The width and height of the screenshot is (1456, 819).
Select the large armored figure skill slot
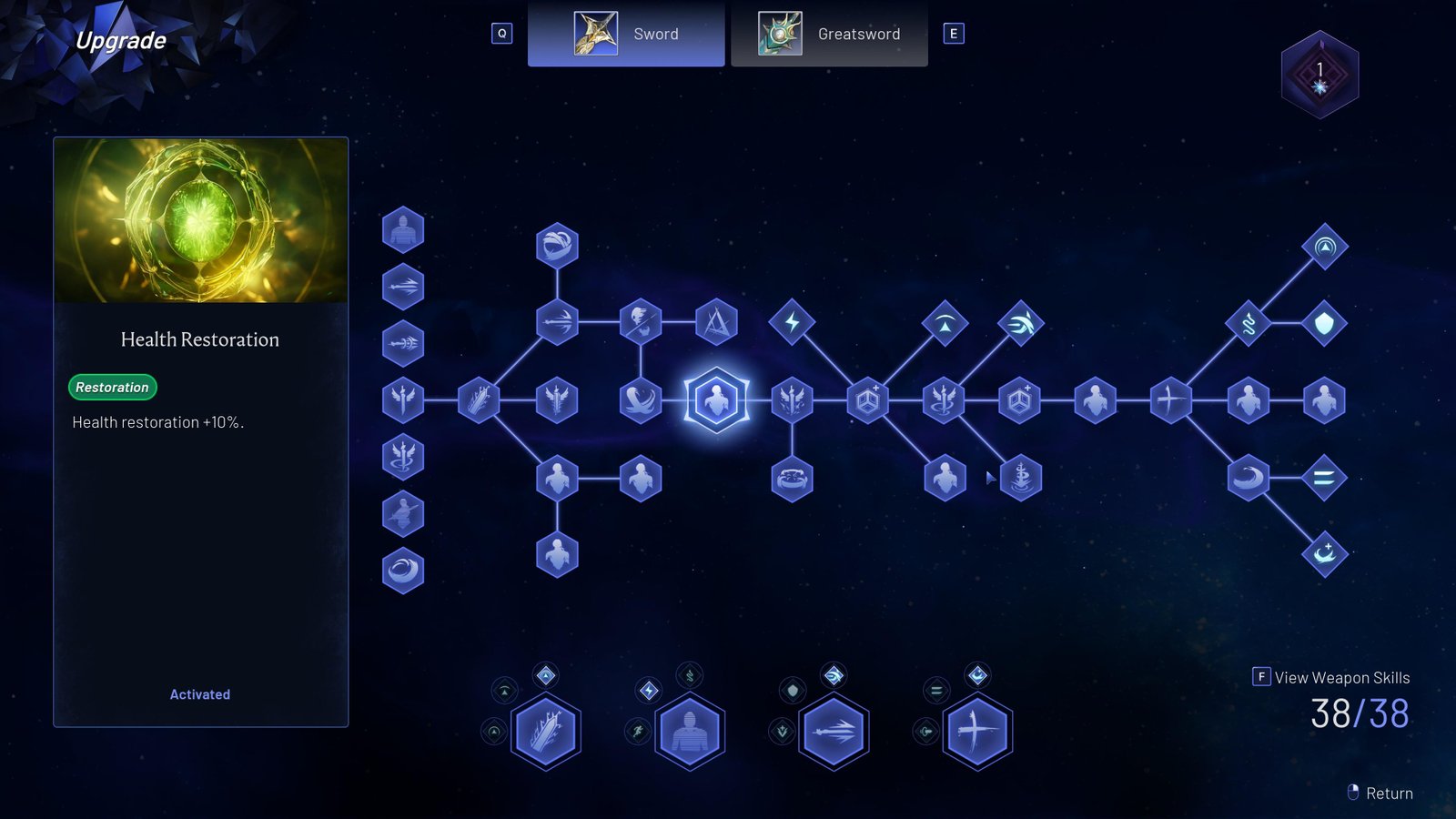click(689, 732)
